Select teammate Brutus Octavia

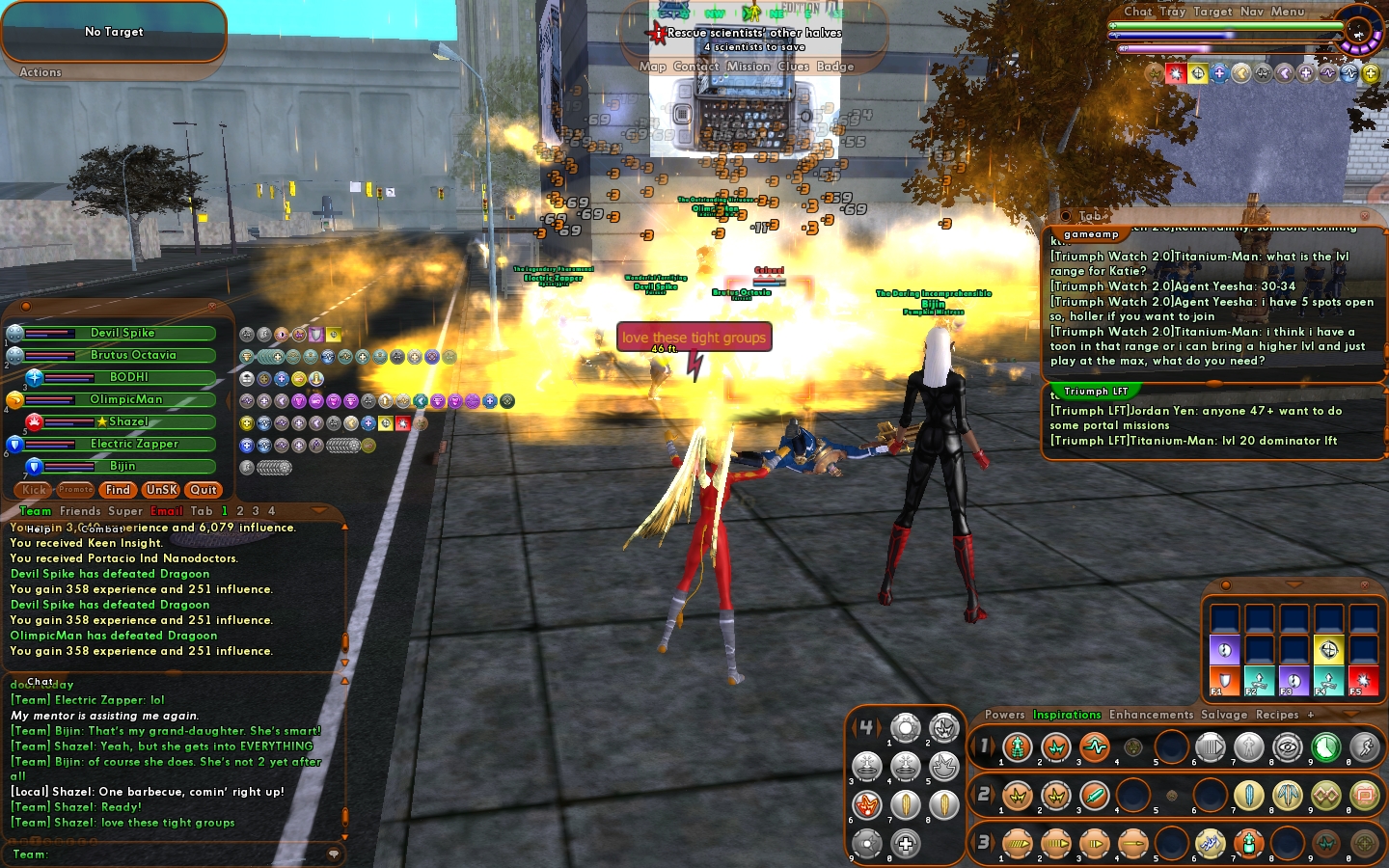(x=133, y=355)
